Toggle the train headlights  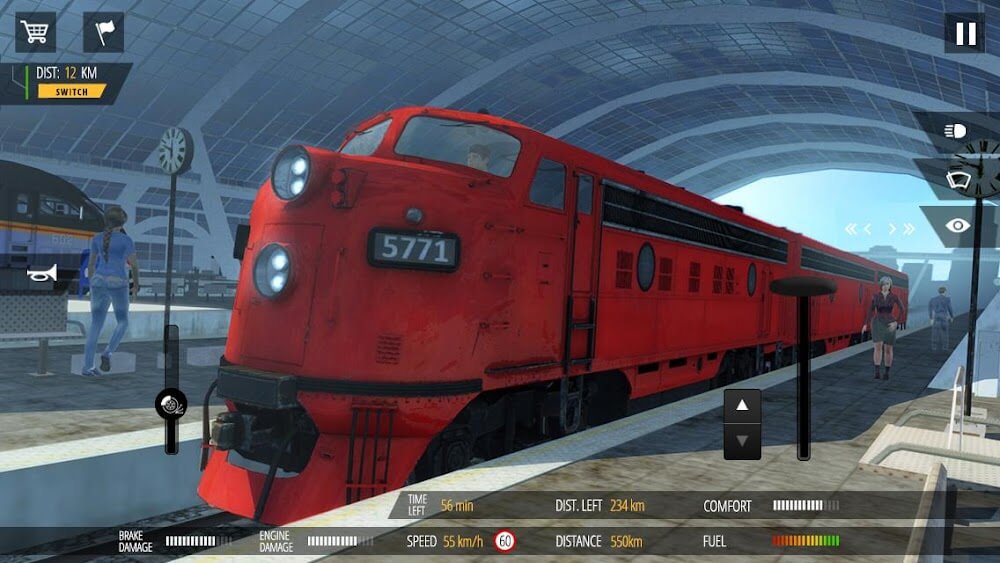[x=956, y=131]
